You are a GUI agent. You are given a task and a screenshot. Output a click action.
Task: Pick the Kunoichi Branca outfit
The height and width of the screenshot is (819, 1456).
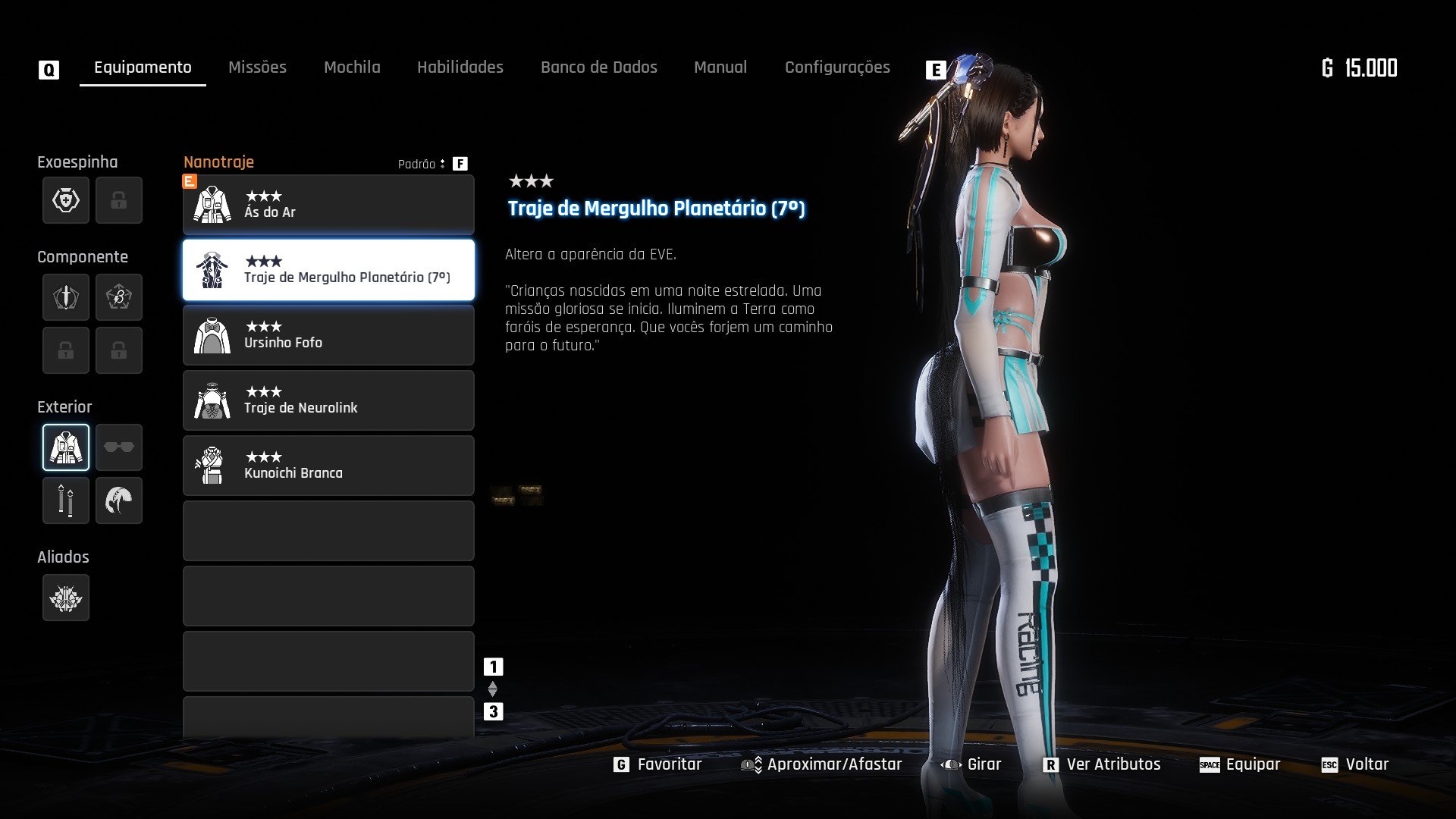(x=328, y=466)
